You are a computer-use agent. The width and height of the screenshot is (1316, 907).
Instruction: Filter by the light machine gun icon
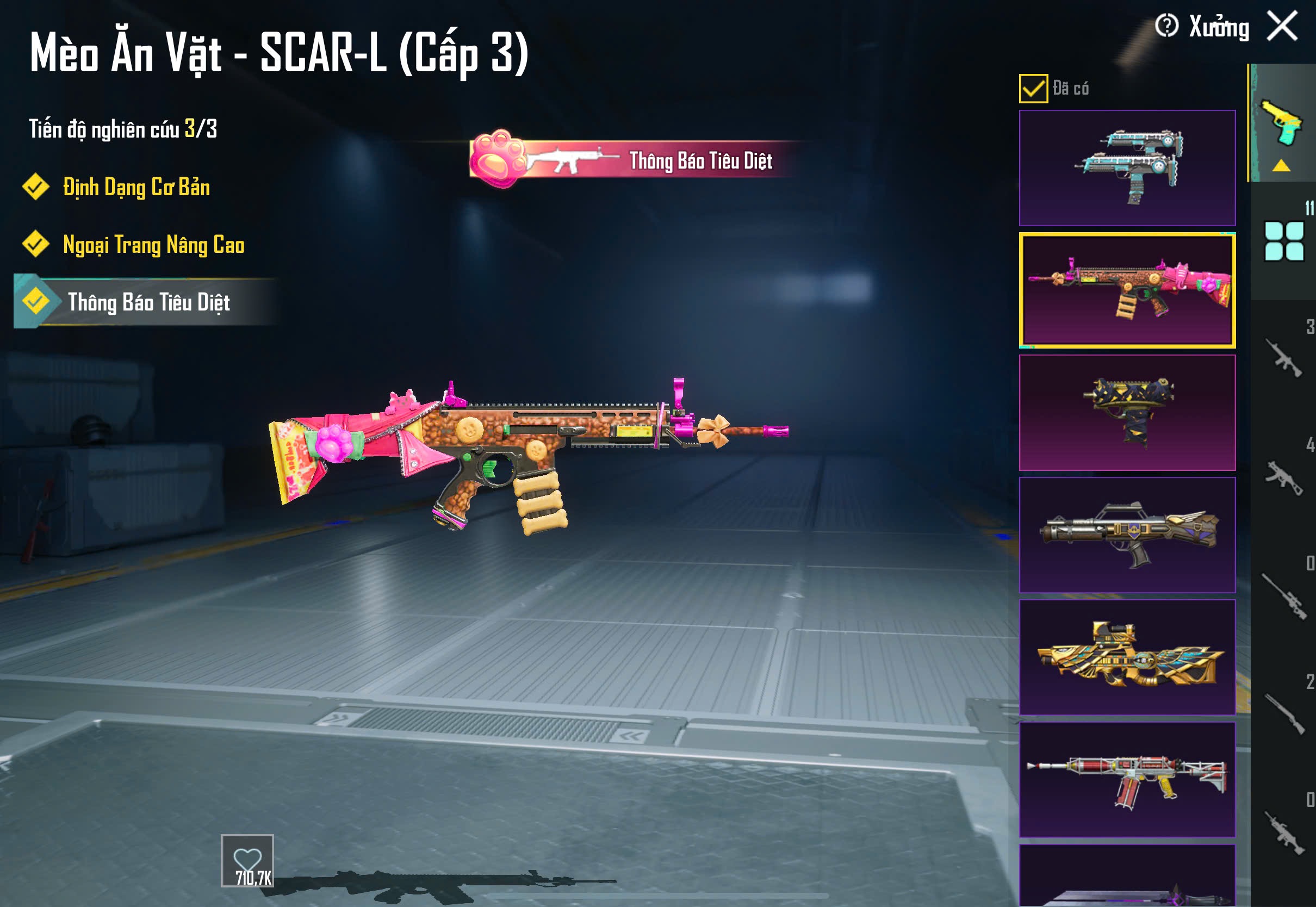(1283, 833)
